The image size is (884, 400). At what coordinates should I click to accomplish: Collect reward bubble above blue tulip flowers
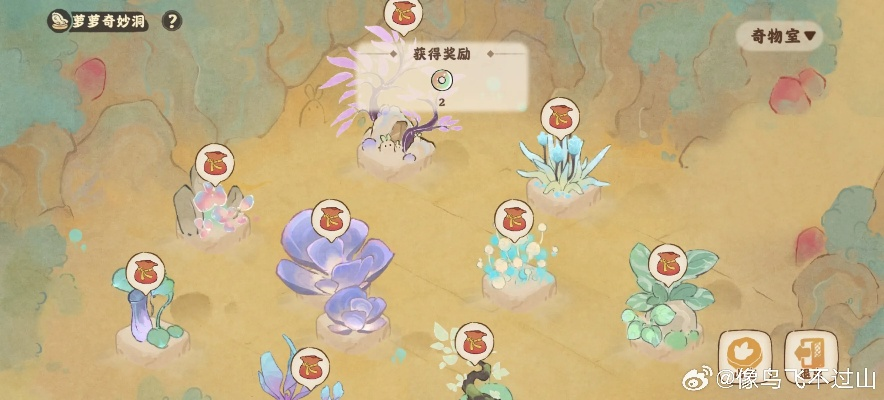tap(561, 116)
